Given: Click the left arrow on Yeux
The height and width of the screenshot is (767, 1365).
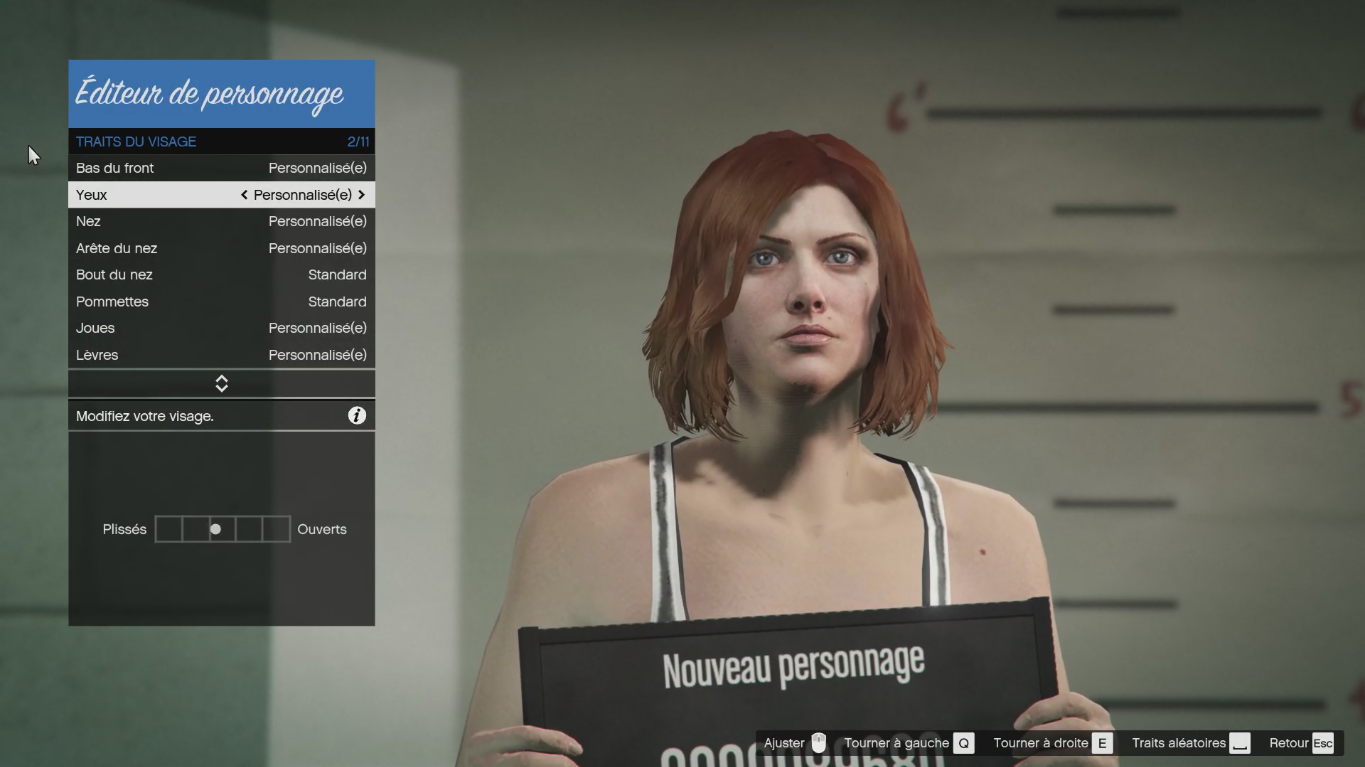Looking at the screenshot, I should (x=244, y=195).
